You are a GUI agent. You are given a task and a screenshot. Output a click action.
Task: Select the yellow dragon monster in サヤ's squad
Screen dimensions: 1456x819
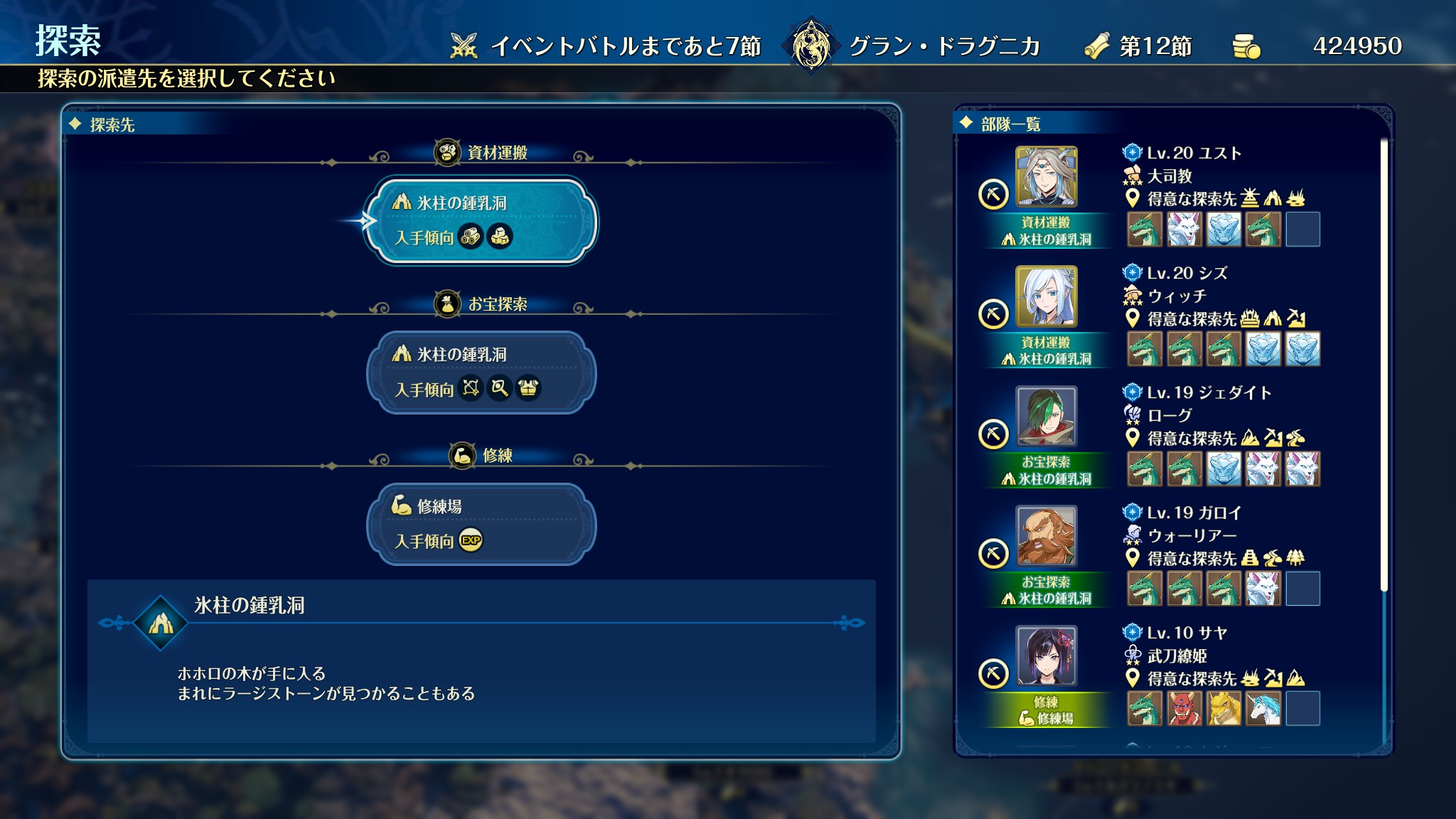point(1224,709)
